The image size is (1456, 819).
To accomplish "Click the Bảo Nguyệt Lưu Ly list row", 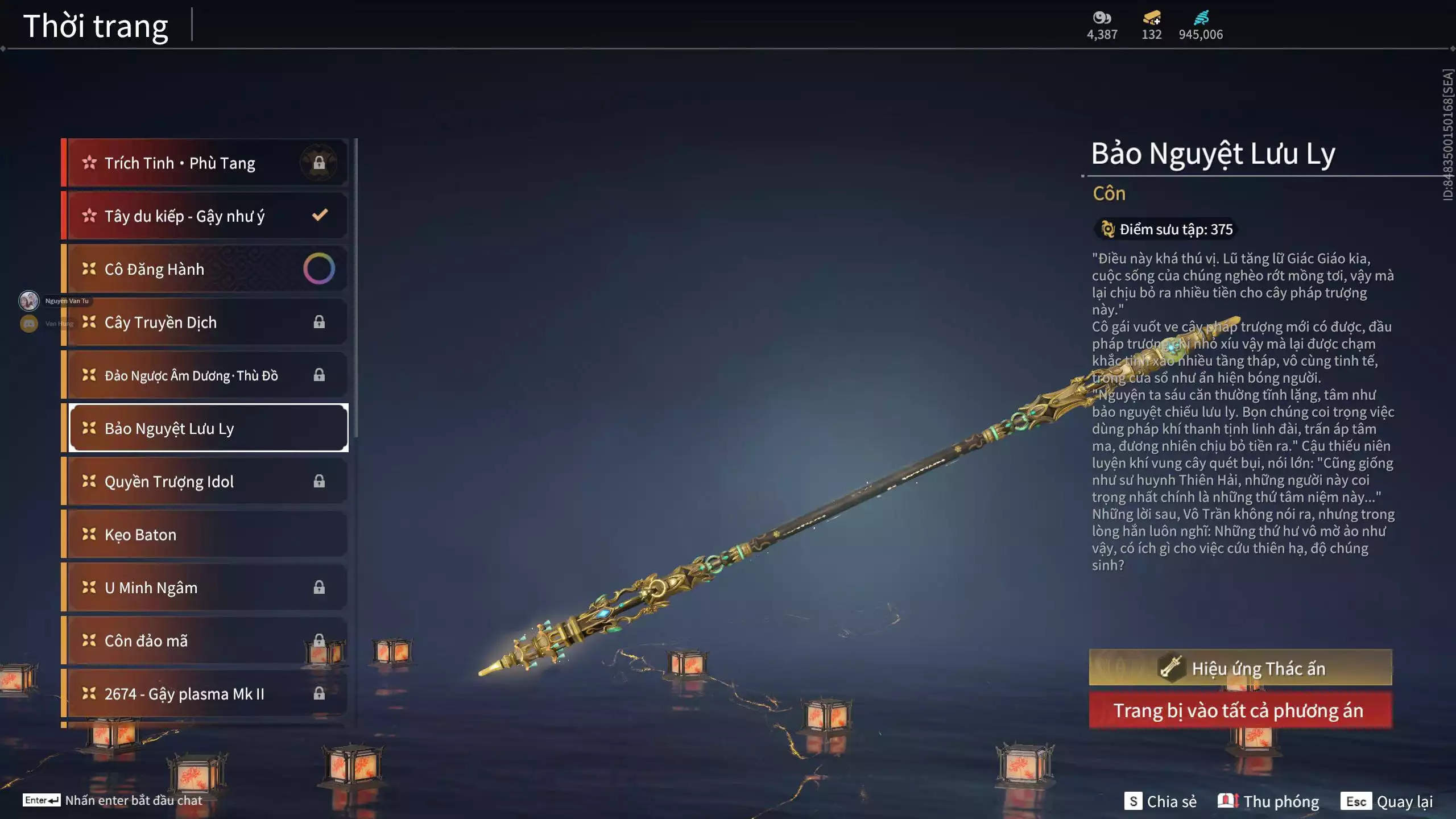I will pos(208,428).
